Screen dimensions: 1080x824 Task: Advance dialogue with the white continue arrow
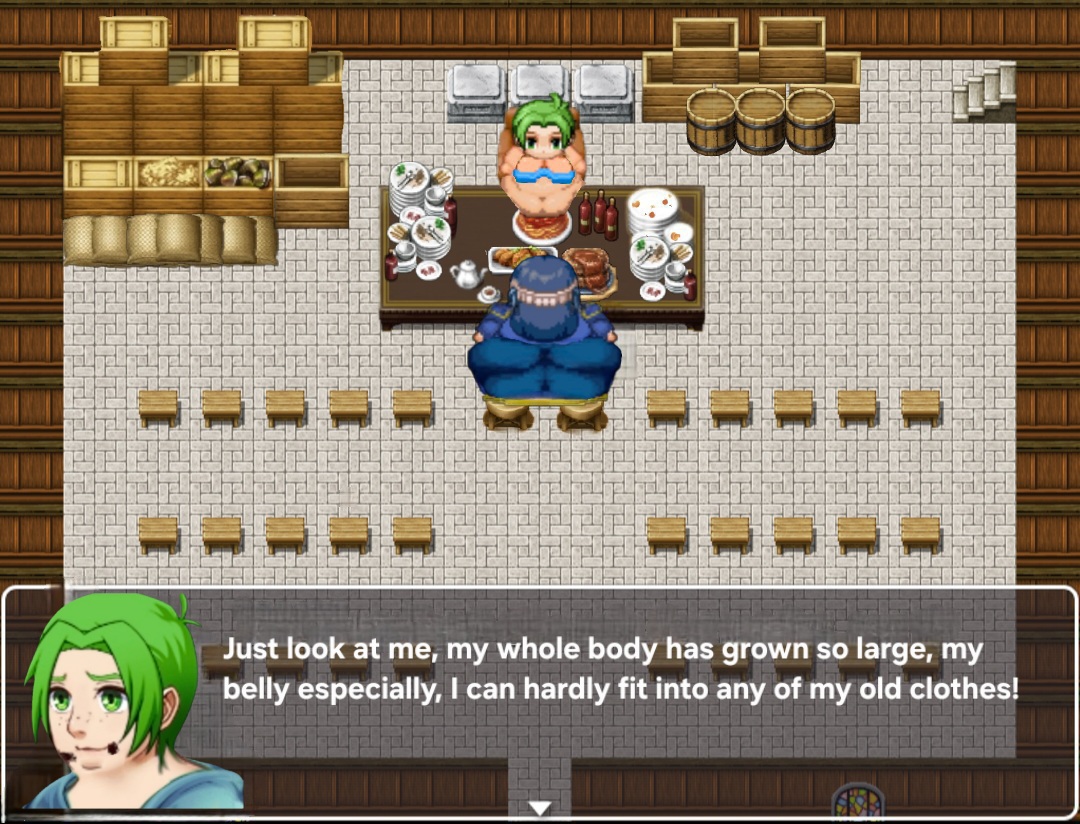[540, 807]
